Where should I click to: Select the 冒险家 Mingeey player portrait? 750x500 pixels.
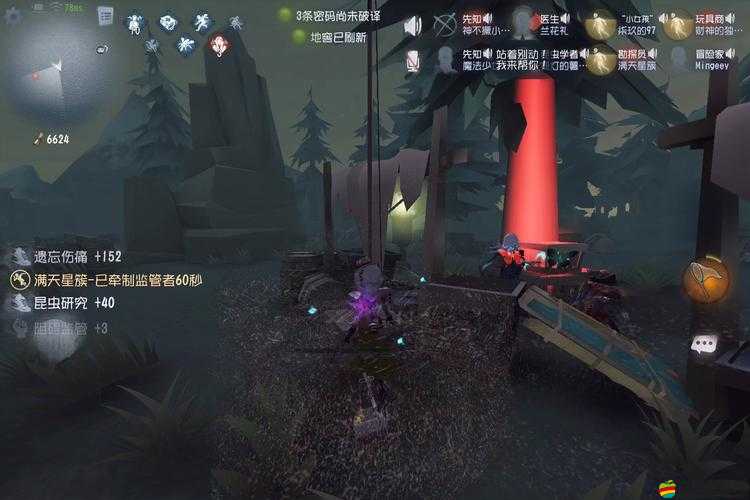pyautogui.click(x=680, y=60)
